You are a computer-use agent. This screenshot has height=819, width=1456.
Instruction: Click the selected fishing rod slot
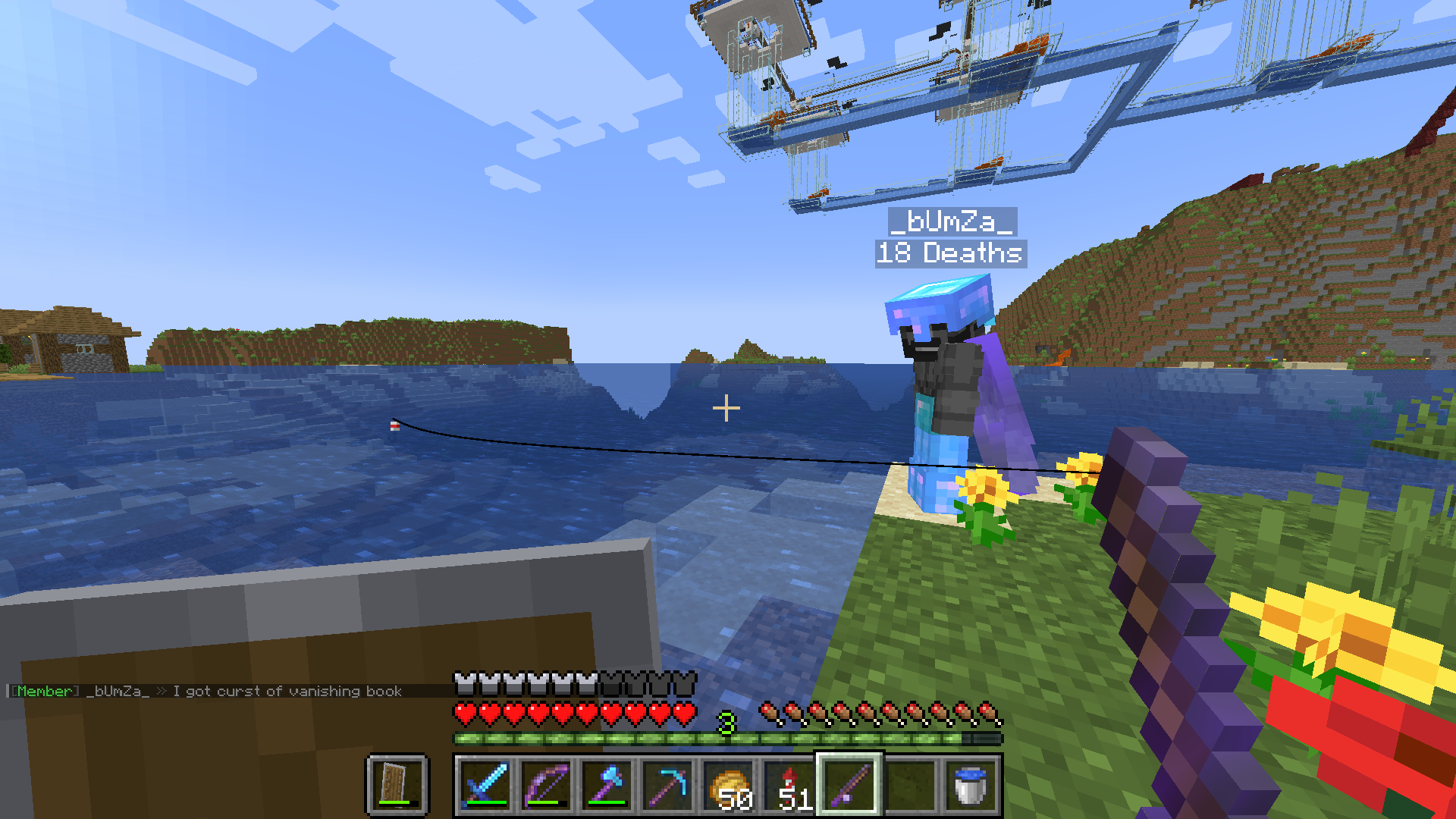tap(849, 785)
